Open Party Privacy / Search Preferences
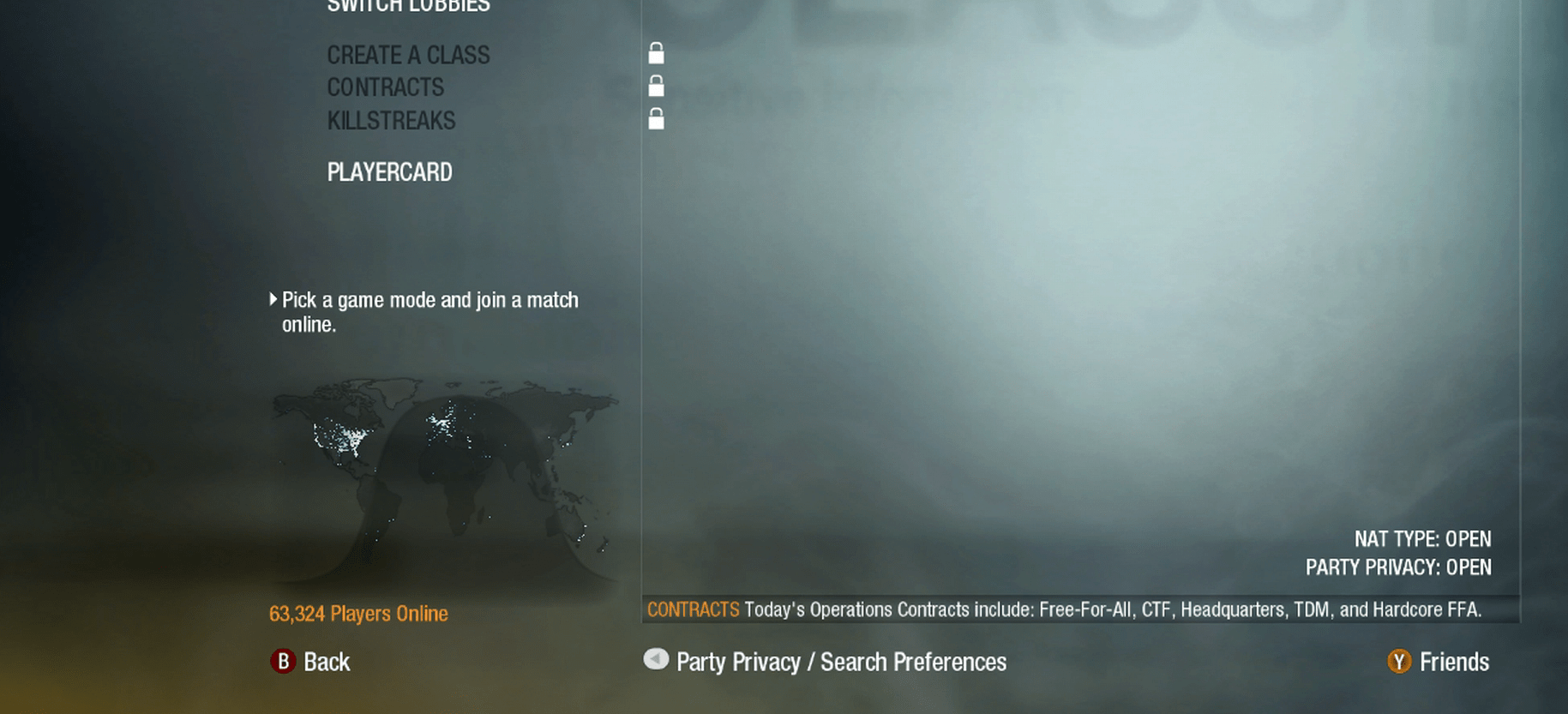Viewport: 1568px width, 714px height. (841, 662)
